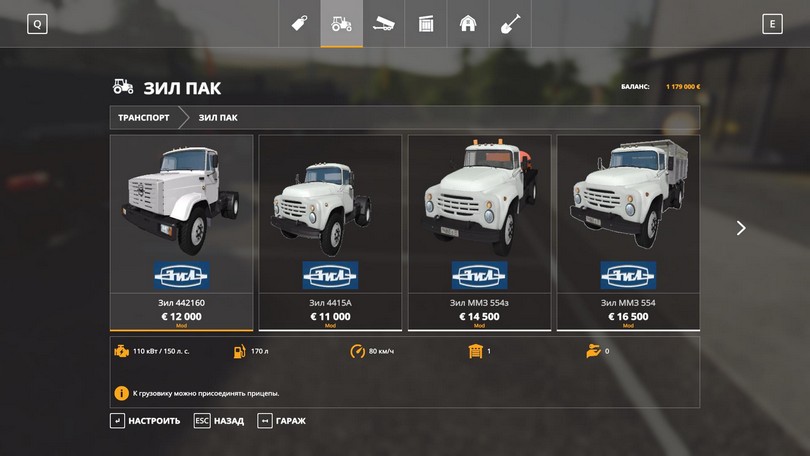810x456 pixels.
Task: Choose the Зил 4415А truck card
Action: point(330,232)
